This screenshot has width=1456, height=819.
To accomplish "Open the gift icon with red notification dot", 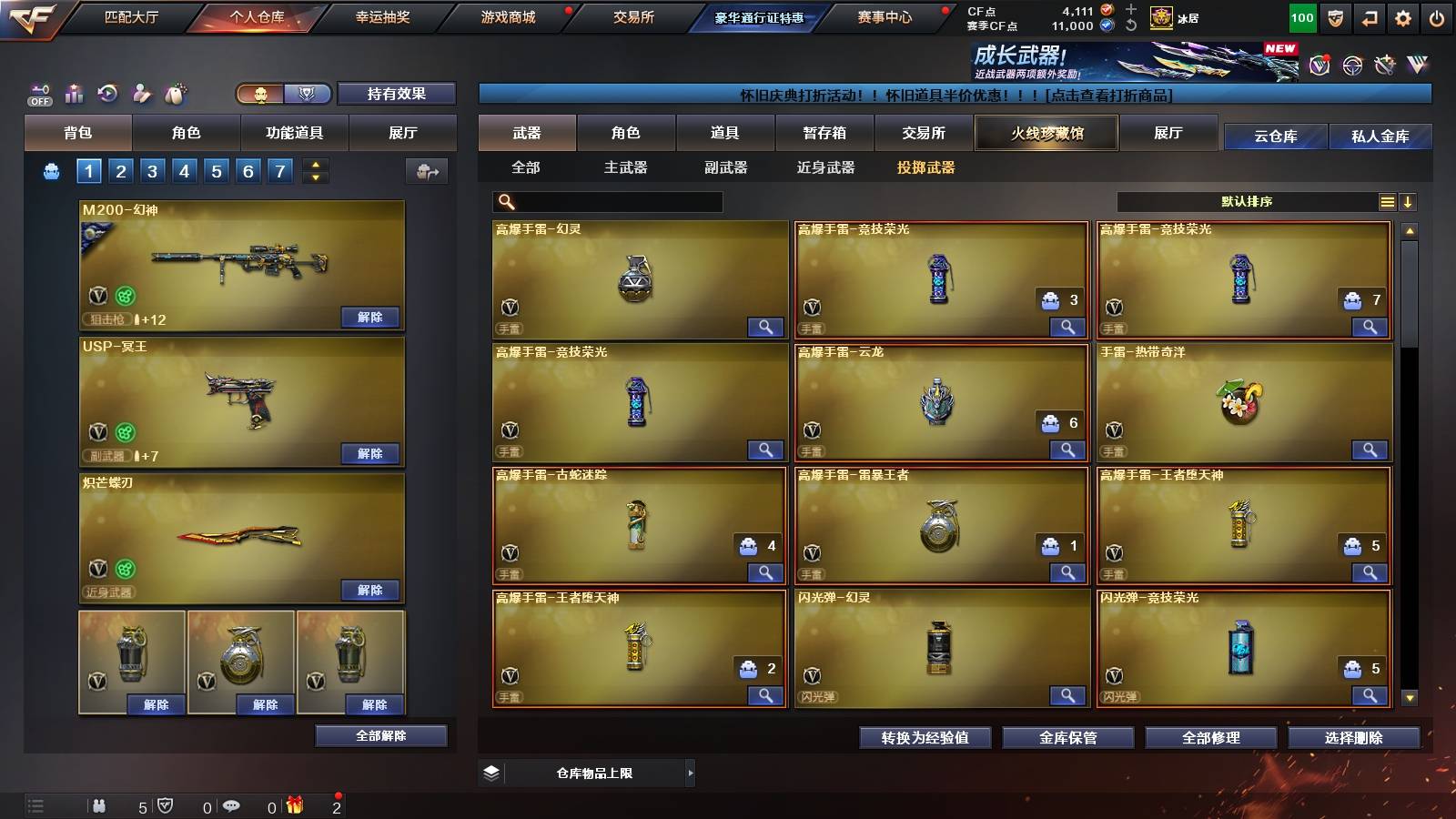I will click(293, 806).
